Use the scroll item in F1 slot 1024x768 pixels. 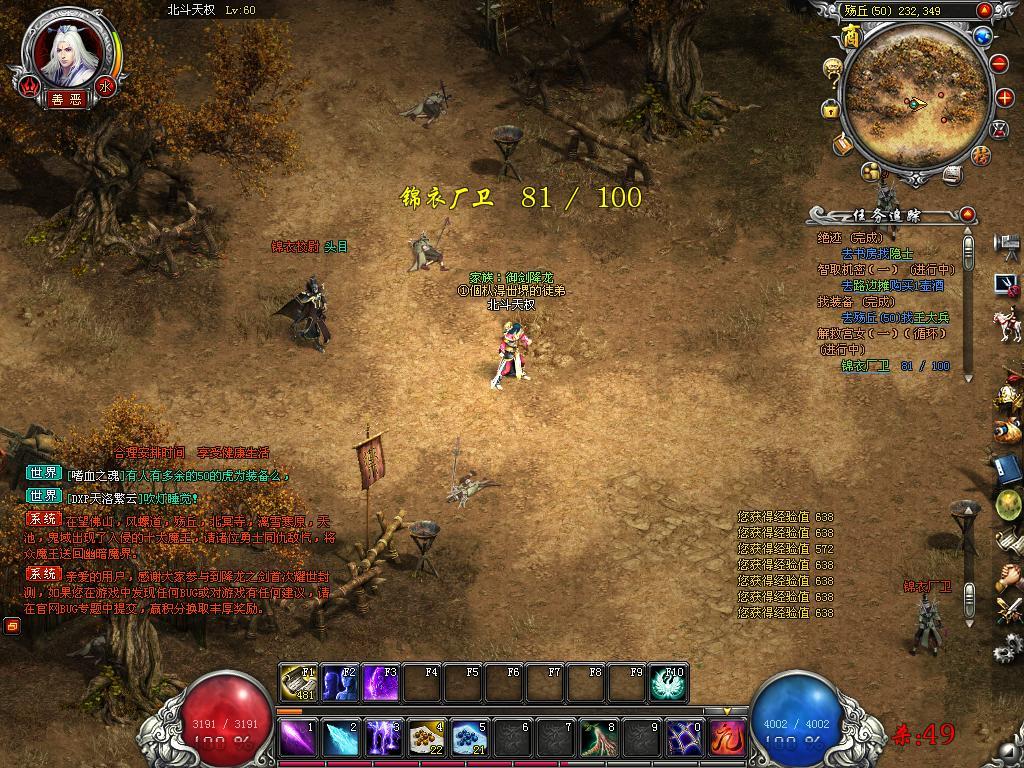click(x=297, y=683)
